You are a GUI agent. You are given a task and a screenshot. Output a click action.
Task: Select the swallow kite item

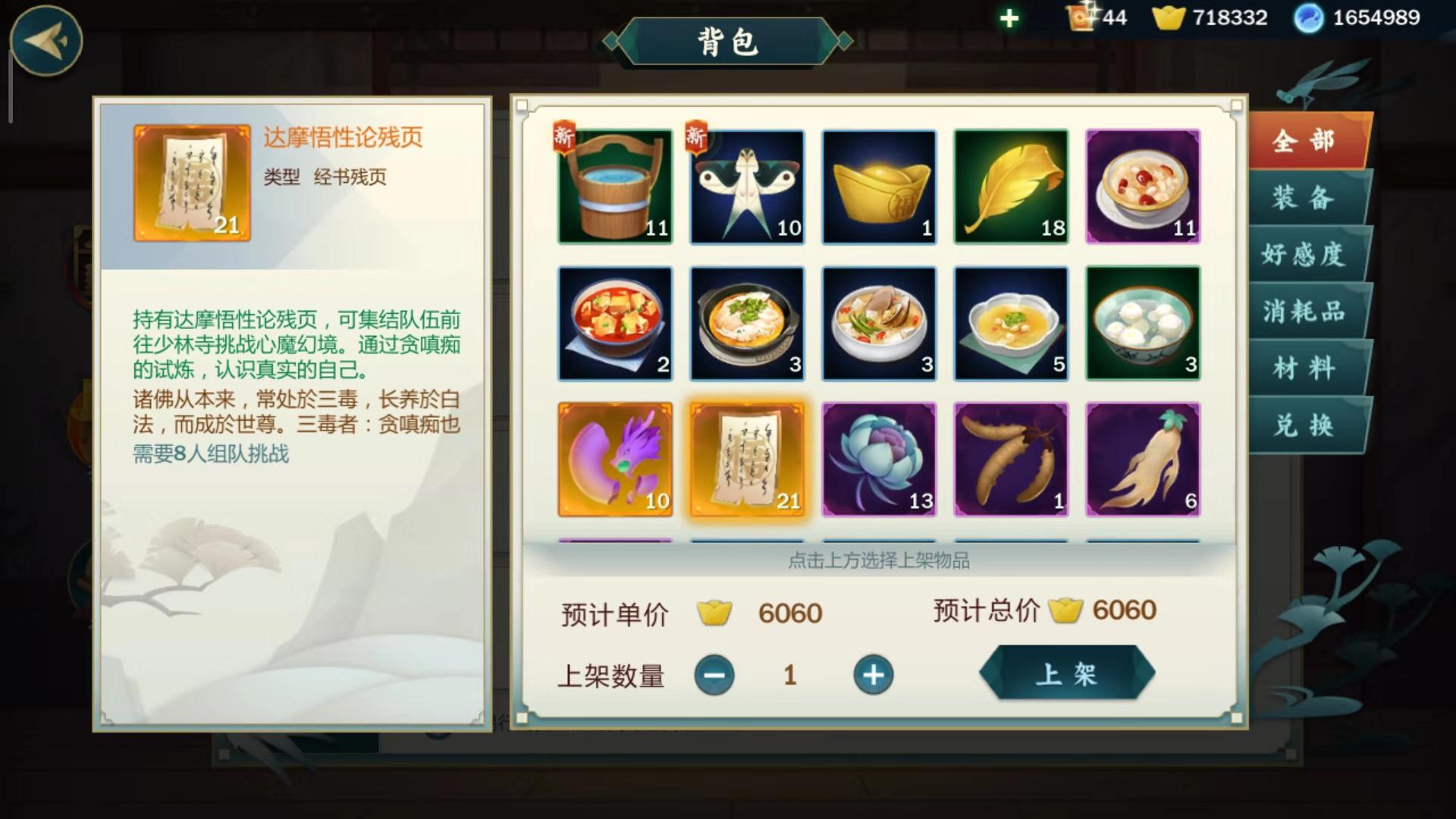click(746, 187)
